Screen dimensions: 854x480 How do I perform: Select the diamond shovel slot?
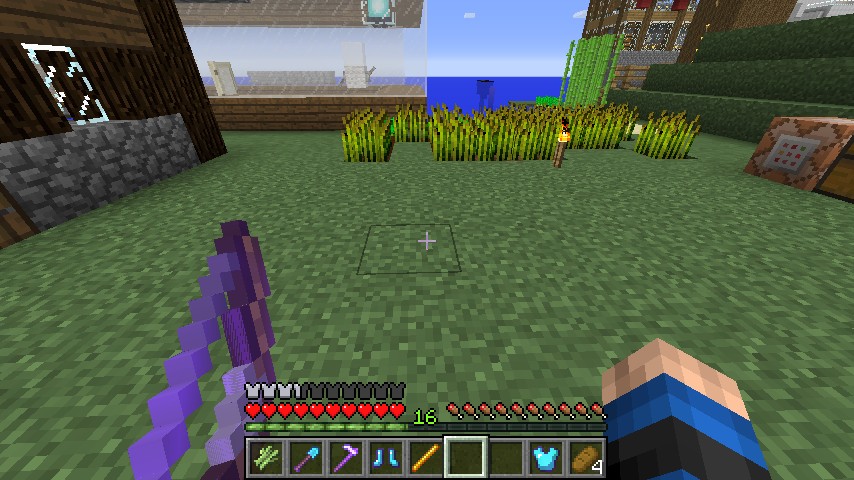[306, 458]
